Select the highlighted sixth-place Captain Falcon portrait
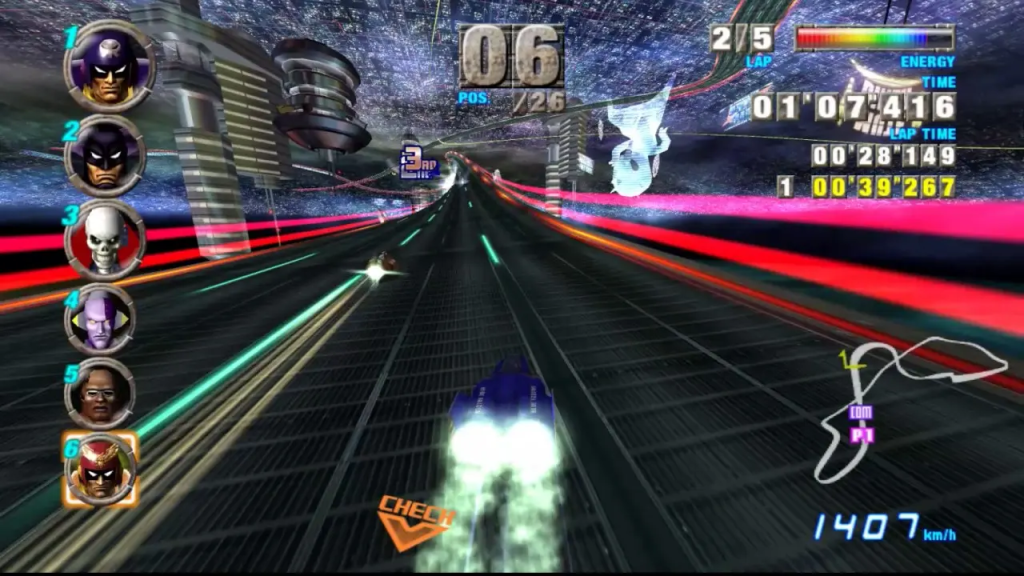Viewport: 1024px width, 576px height. coord(99,470)
